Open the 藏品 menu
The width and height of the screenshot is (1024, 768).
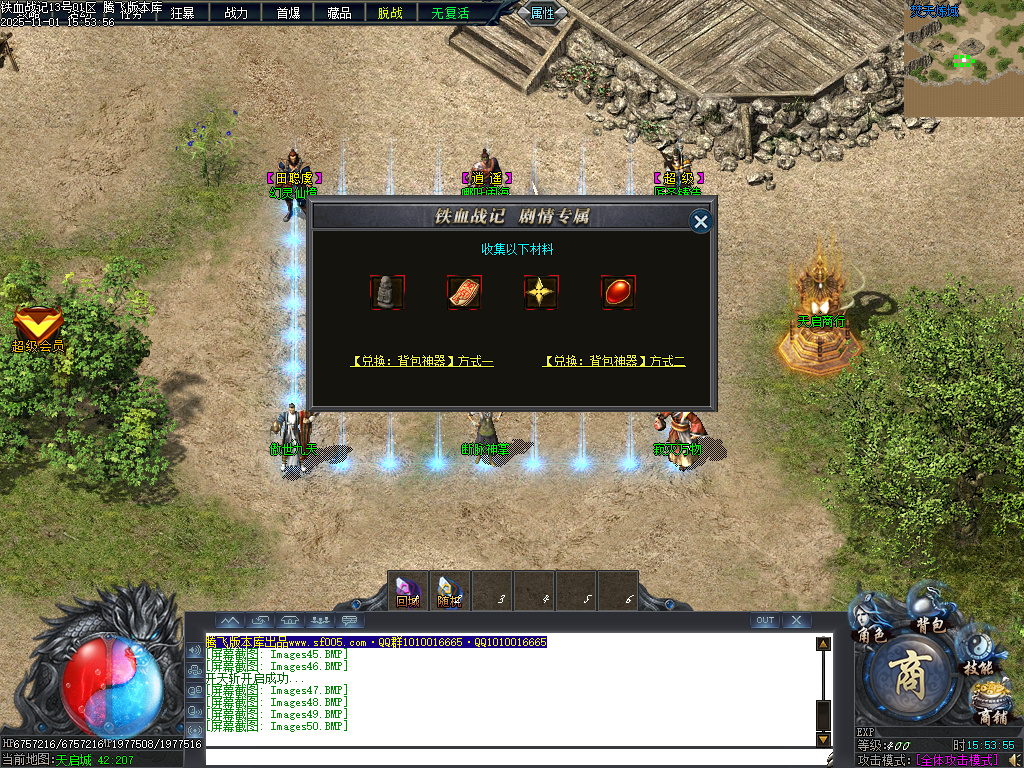click(x=339, y=13)
